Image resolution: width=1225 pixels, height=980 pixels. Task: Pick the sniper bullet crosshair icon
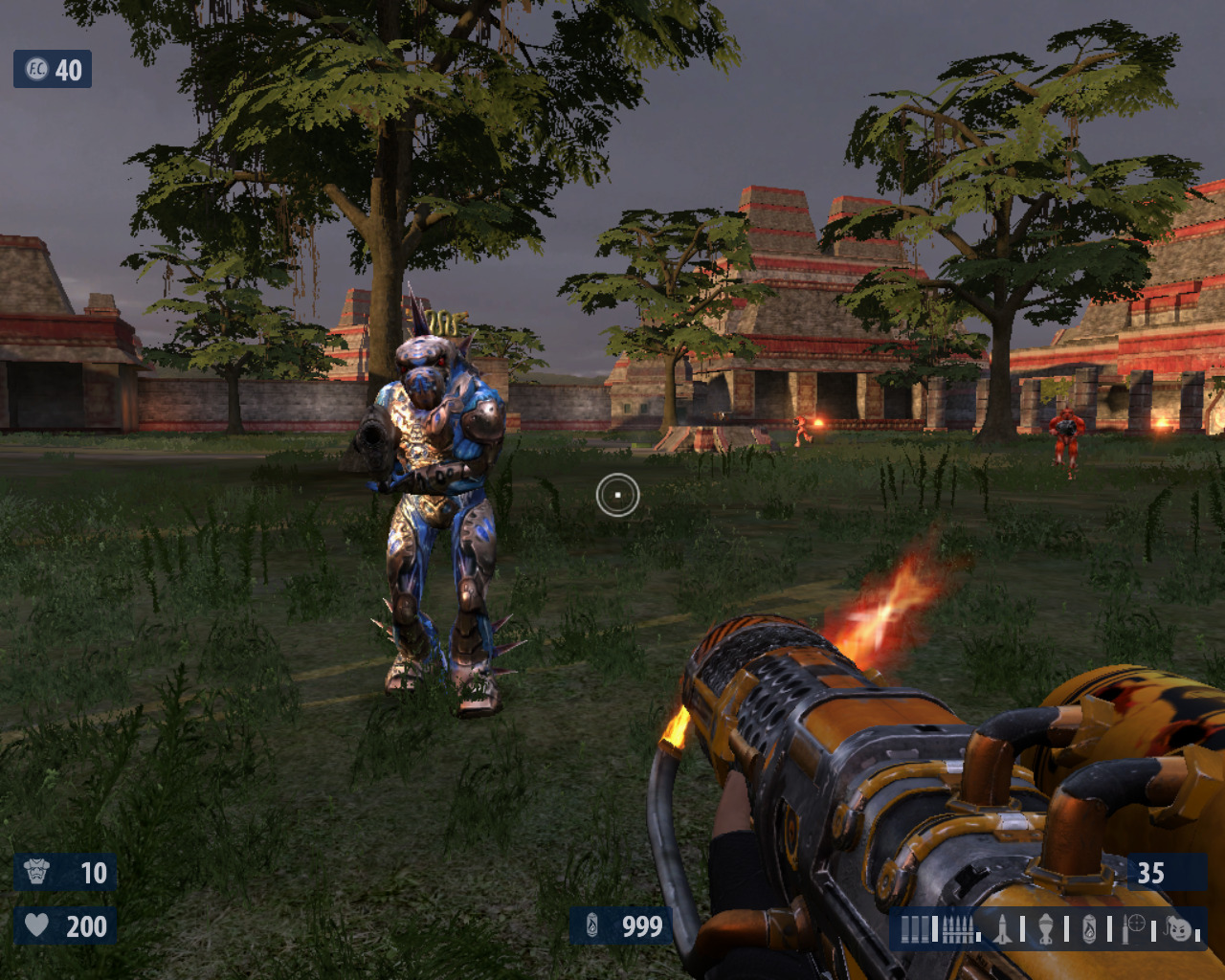(1135, 926)
